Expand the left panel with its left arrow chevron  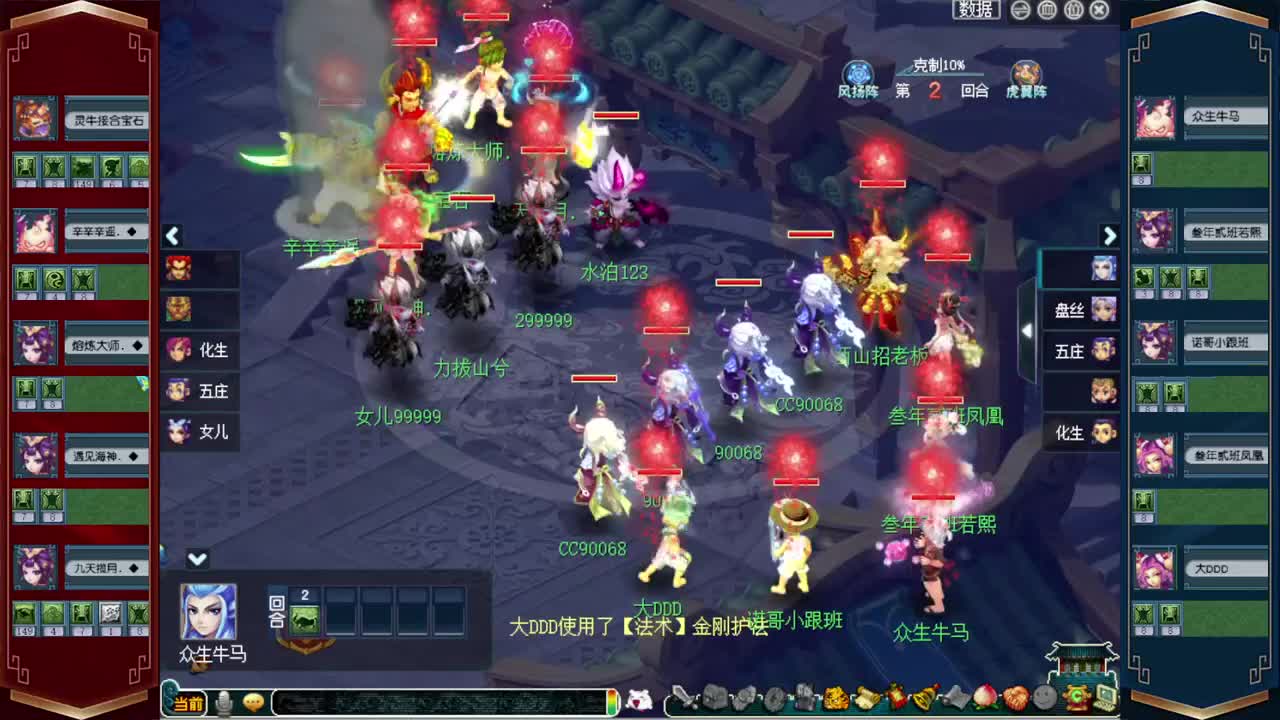[172, 236]
